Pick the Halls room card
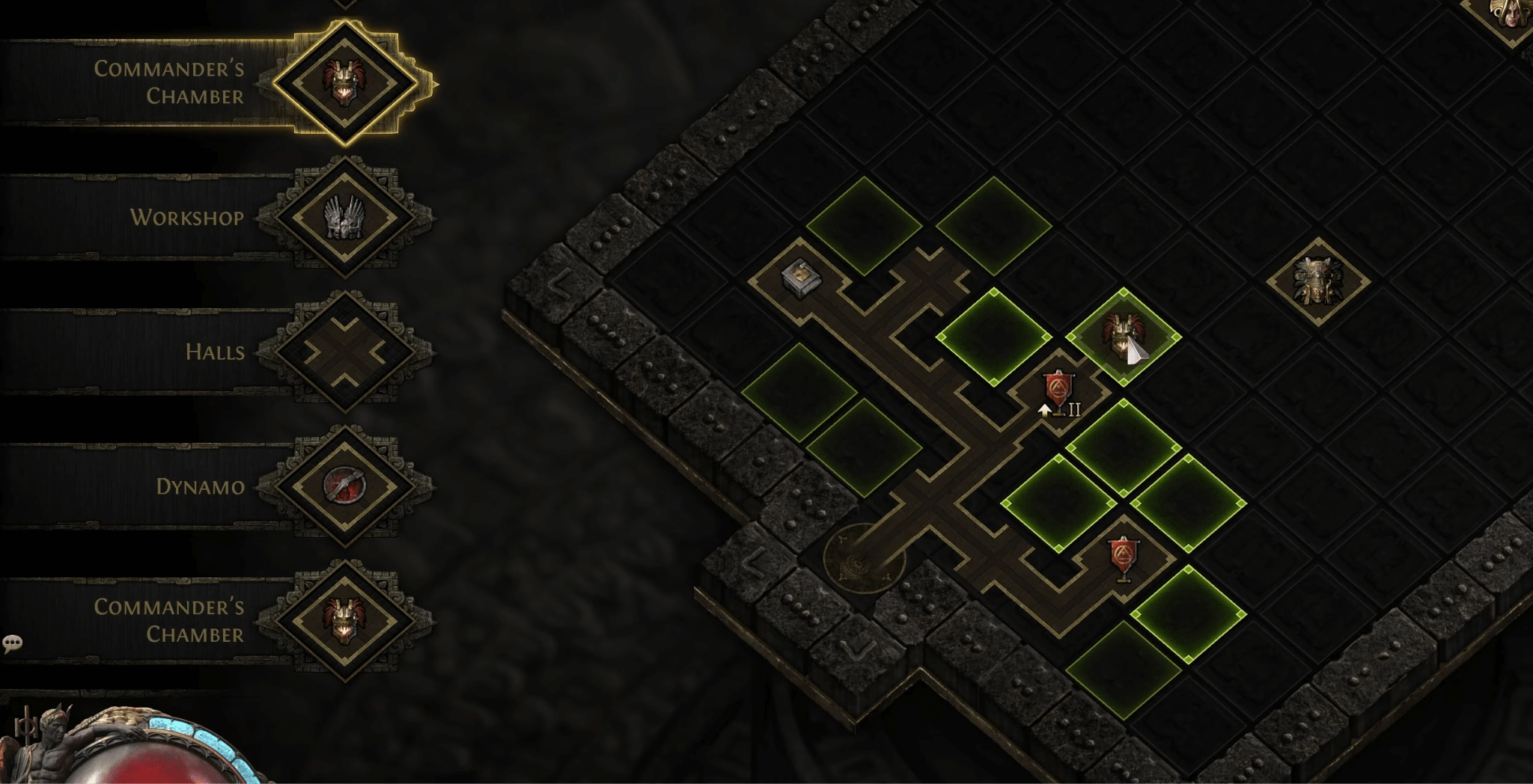1533x784 pixels. [344, 352]
